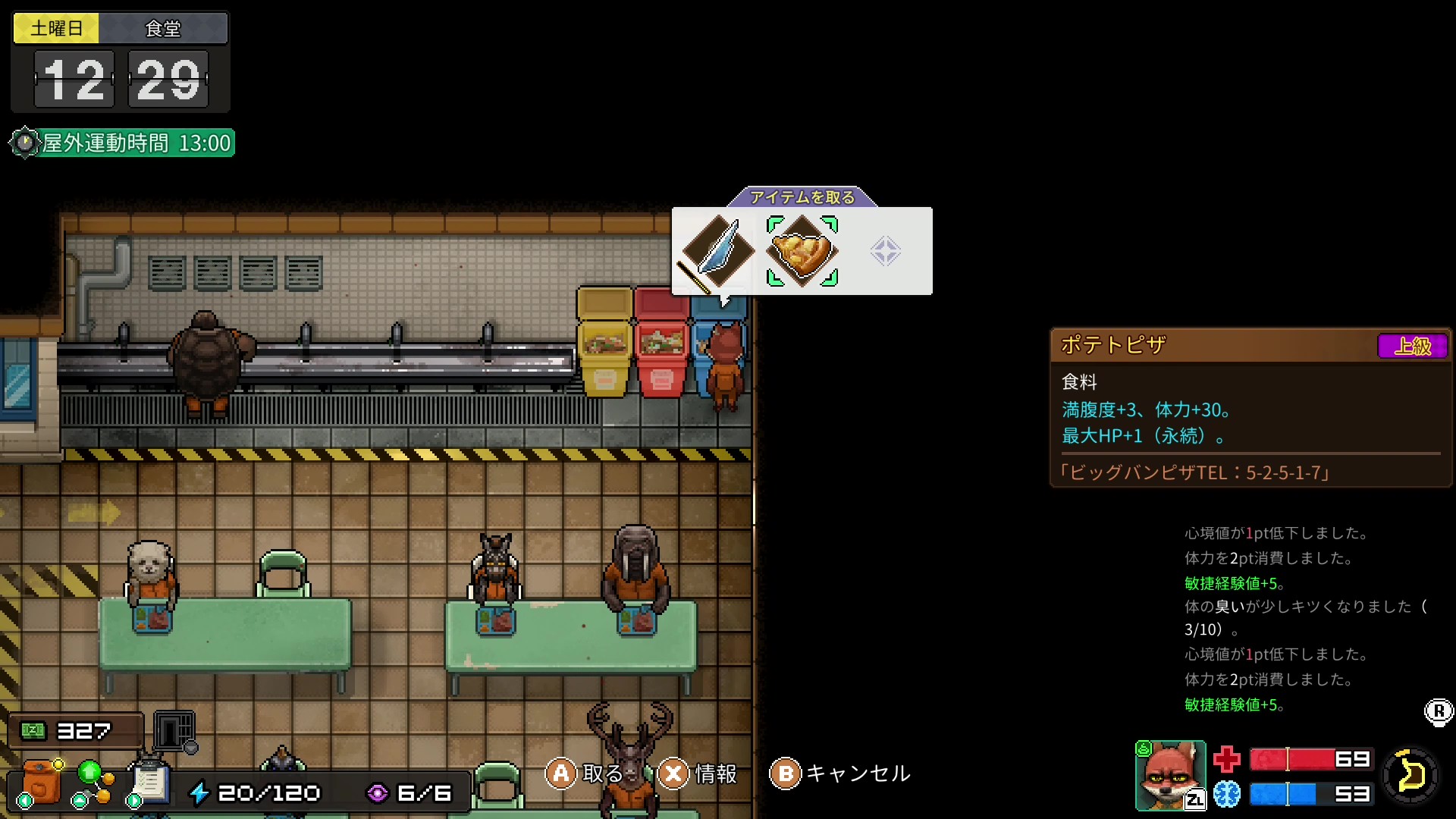1456x819 pixels.
Task: Open the orange backpack inventory
Action: (41, 782)
